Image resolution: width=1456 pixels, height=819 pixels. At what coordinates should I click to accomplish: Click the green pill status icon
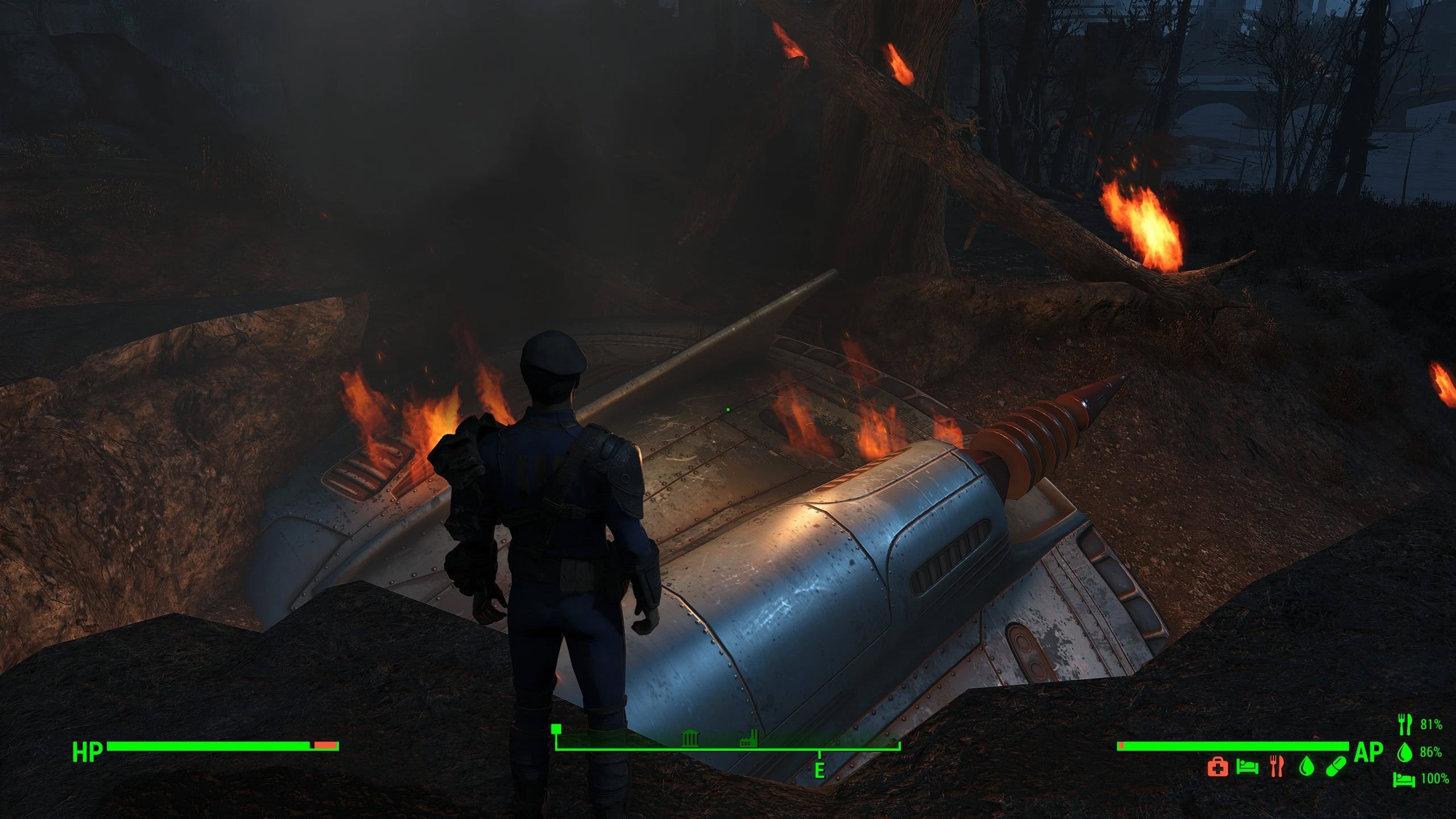[x=1336, y=767]
